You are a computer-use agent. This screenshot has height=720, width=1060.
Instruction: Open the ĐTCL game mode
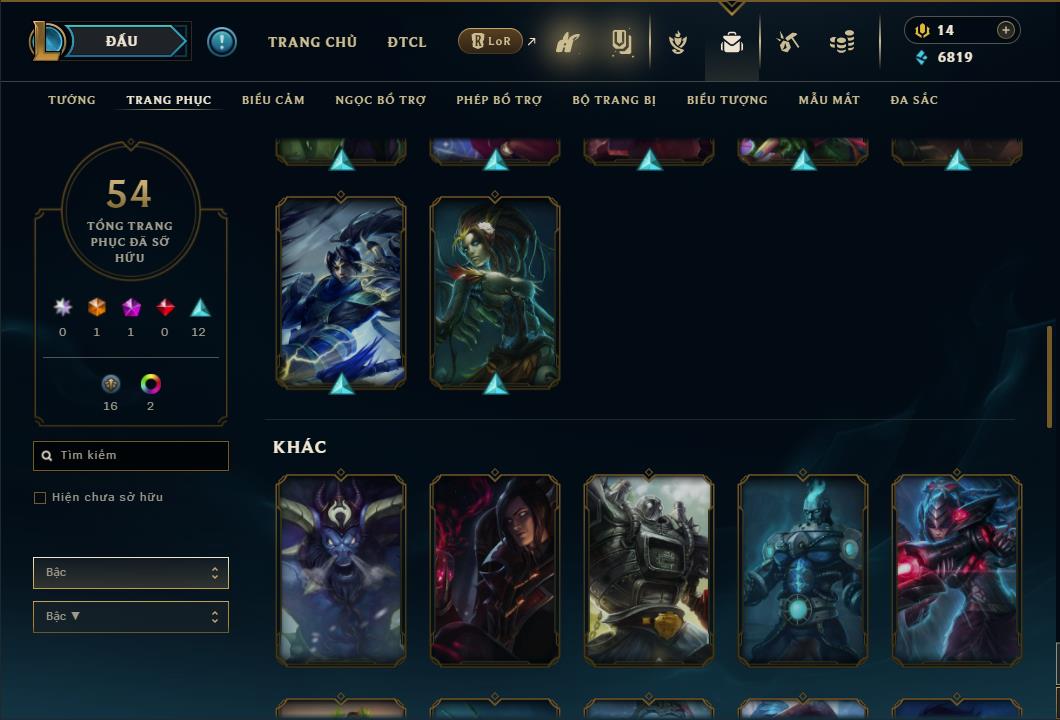[x=407, y=42]
